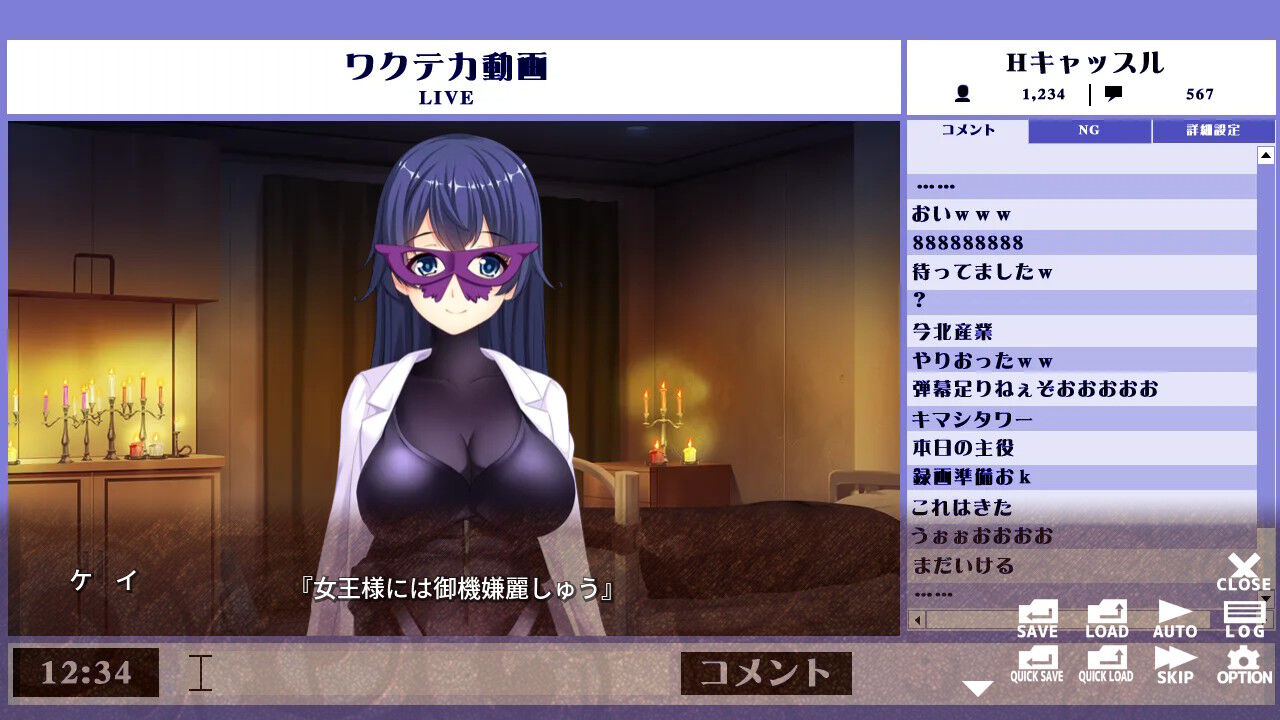Click the comment list scroll-up arrow

(x=1267, y=153)
